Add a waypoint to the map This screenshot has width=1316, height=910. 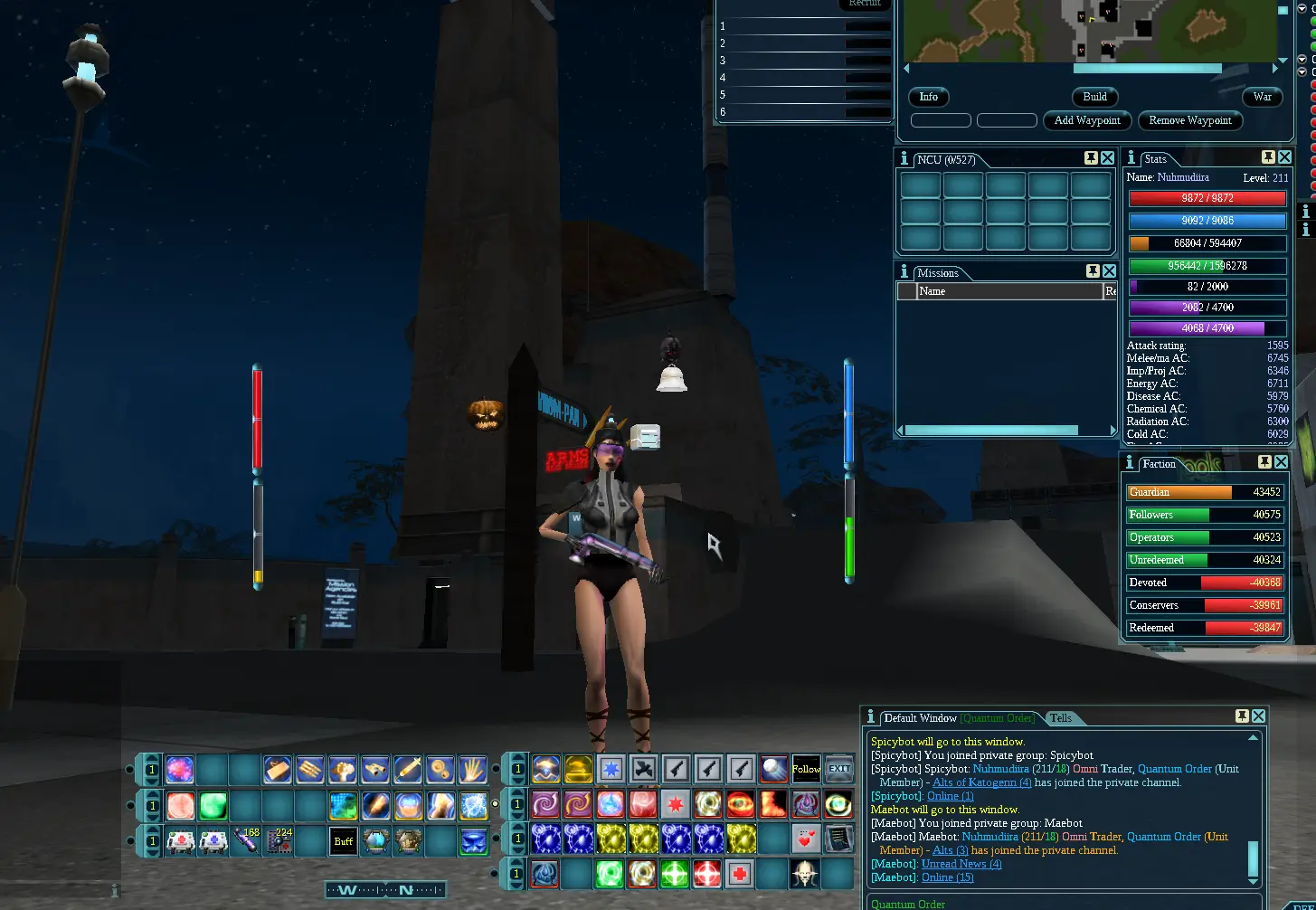[1087, 120]
